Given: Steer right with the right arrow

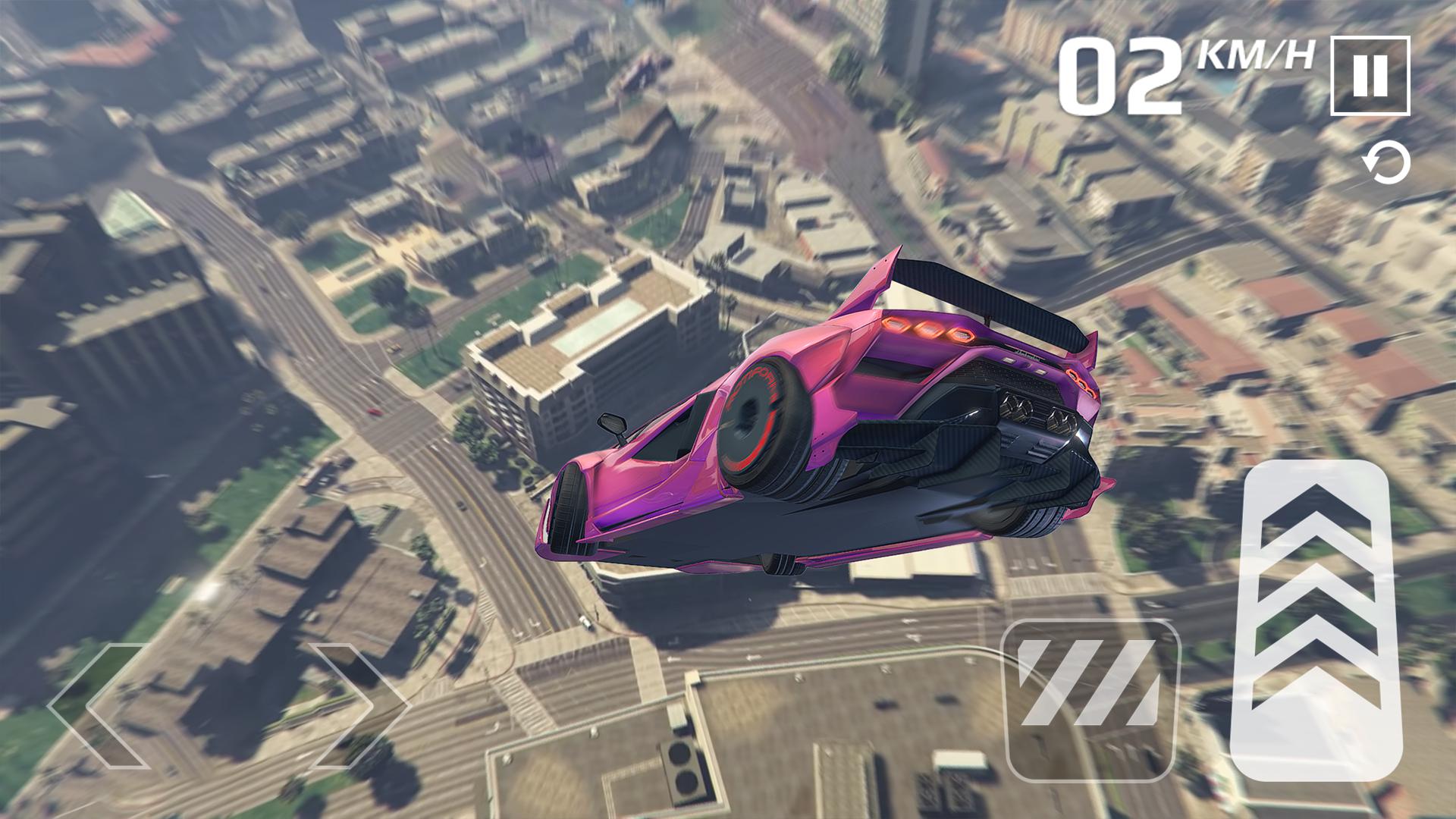Looking at the screenshot, I should 358,705.
